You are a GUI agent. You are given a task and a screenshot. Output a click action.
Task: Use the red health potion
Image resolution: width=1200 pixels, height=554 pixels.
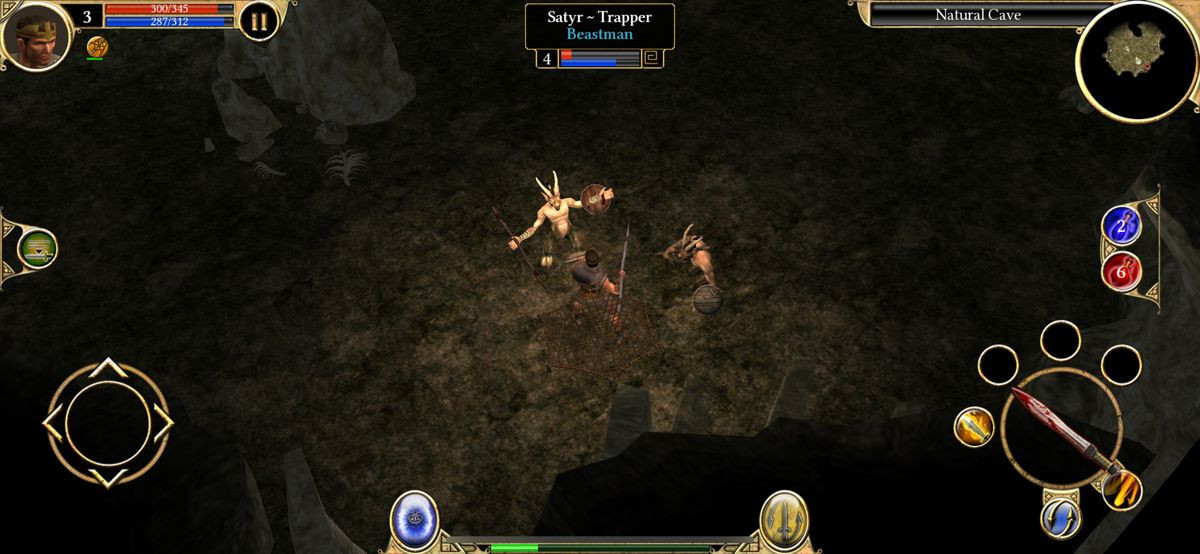[x=1121, y=270]
